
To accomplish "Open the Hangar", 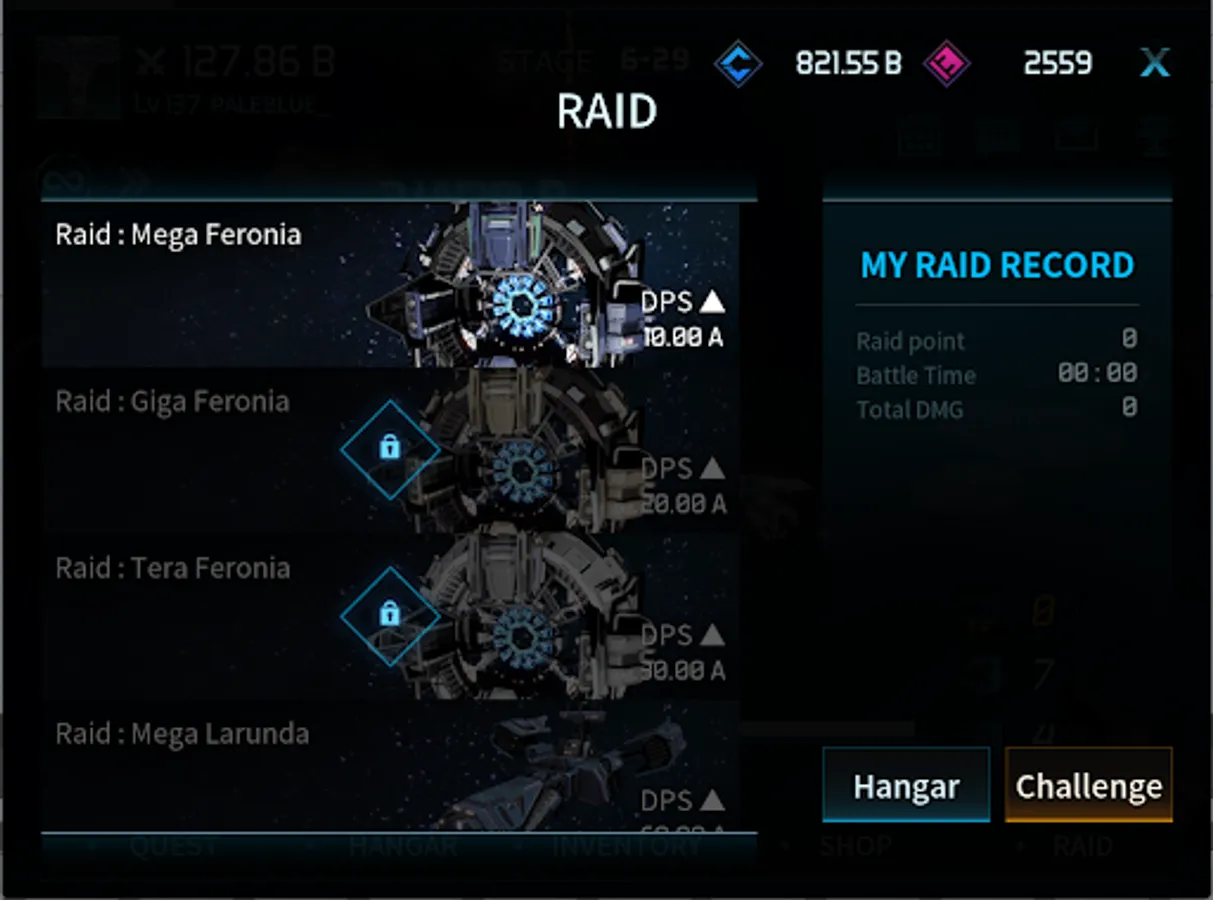I will [x=906, y=786].
